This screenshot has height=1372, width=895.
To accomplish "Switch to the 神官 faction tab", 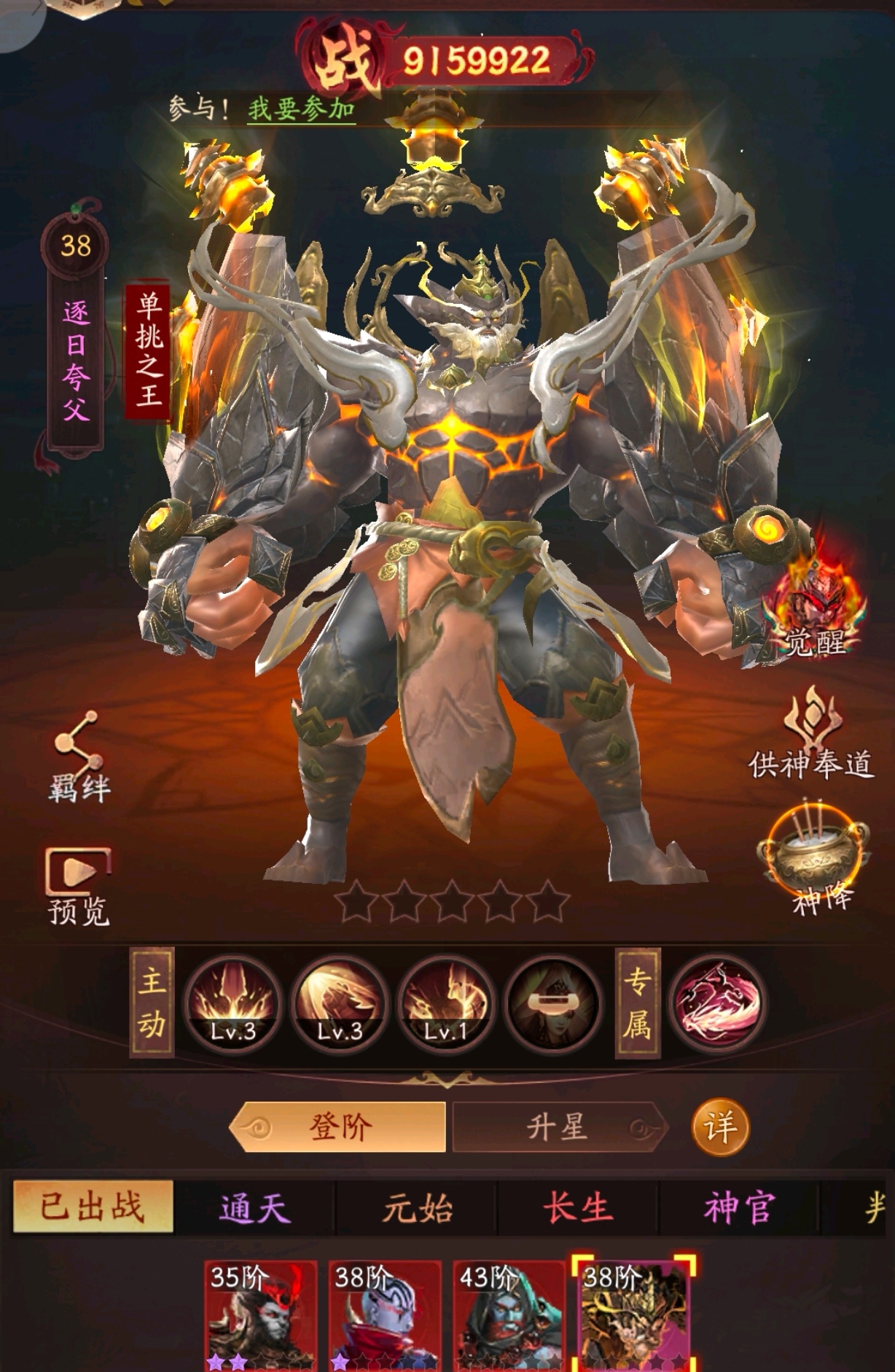I will pos(739,1208).
